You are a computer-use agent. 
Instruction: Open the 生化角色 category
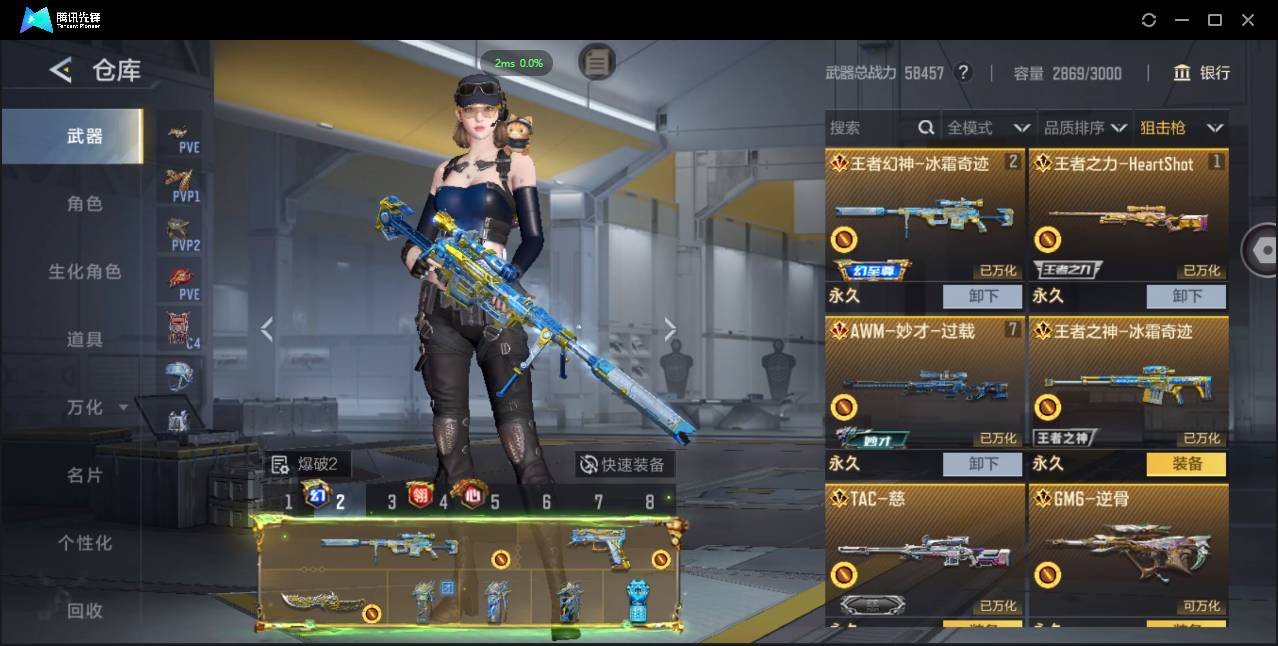click(x=85, y=272)
